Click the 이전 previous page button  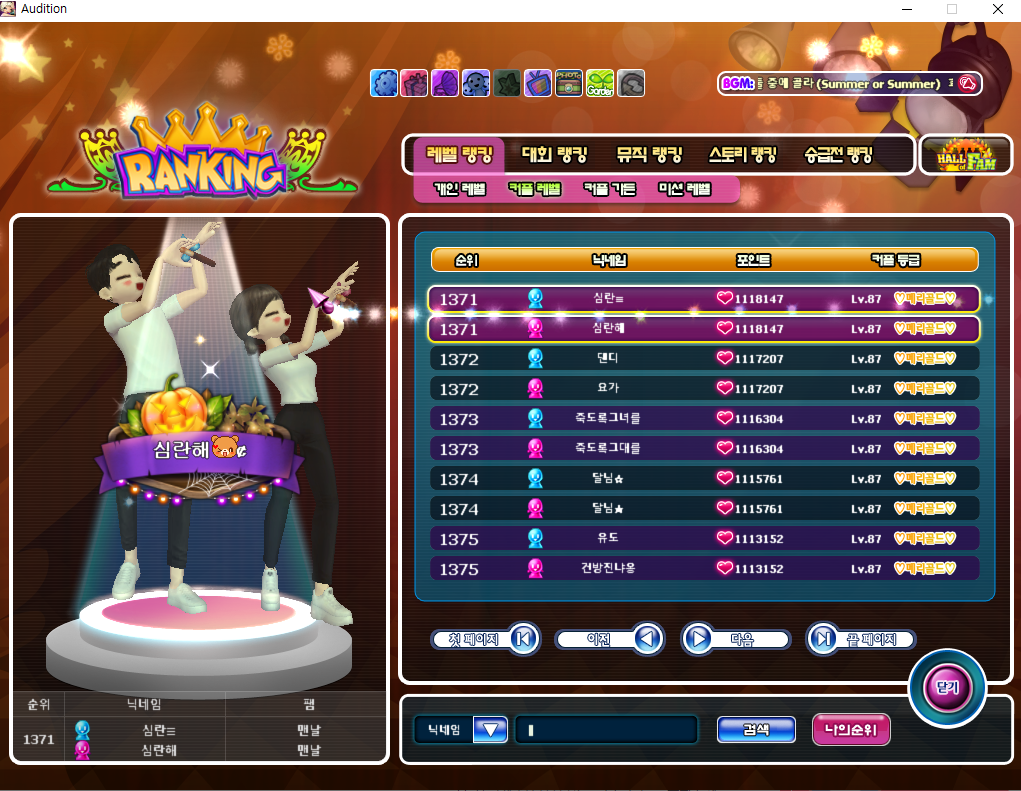(609, 638)
